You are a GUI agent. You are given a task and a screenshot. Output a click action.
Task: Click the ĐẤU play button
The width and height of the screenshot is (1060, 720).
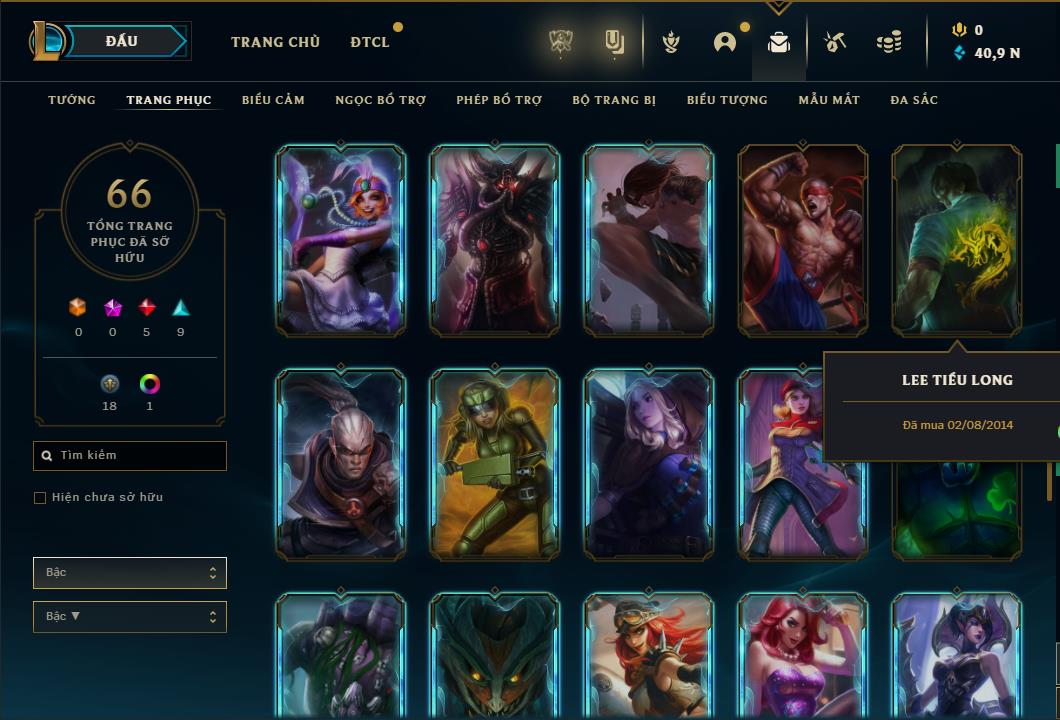click(x=122, y=41)
